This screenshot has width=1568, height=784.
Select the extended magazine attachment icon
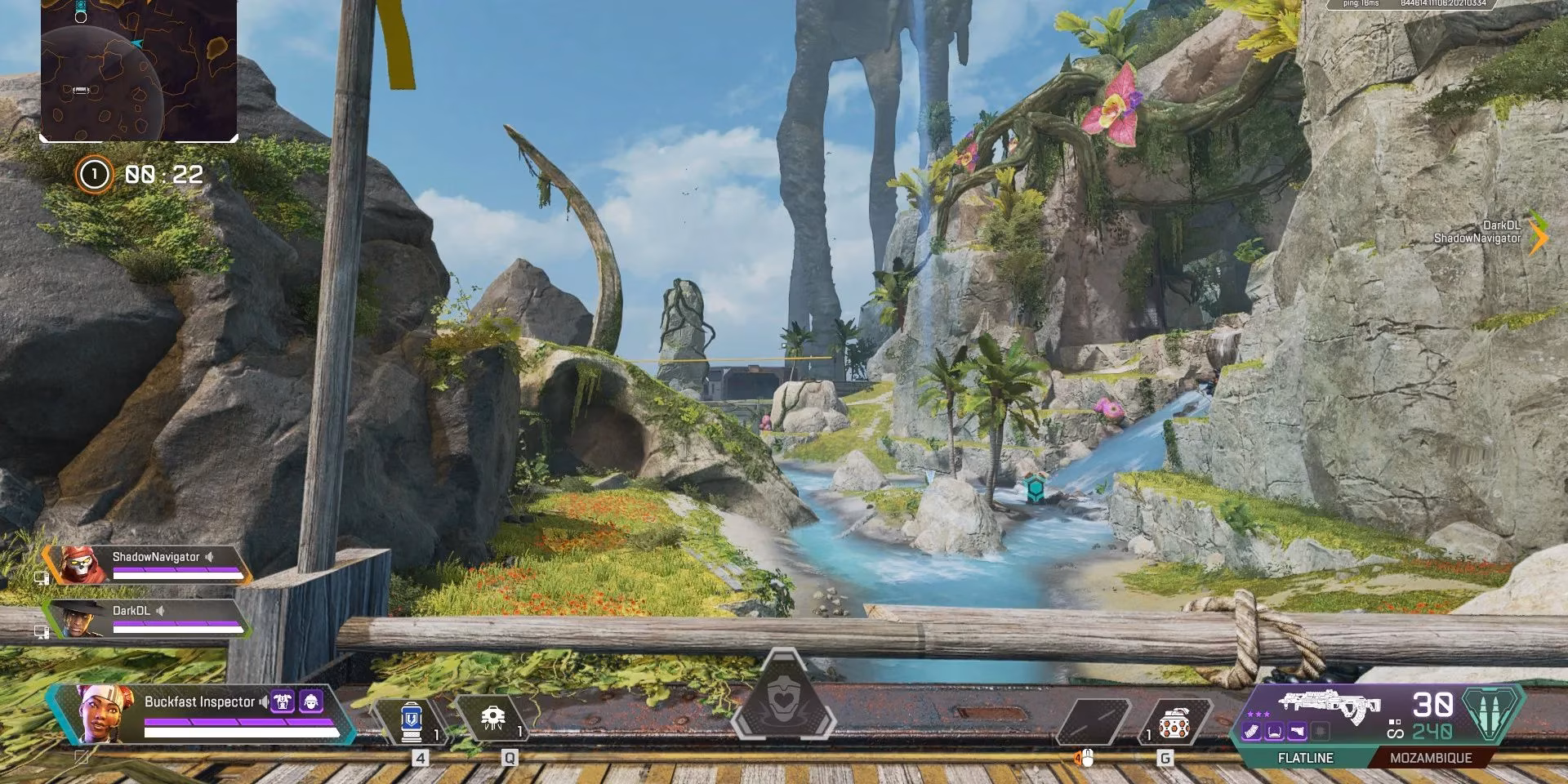pyautogui.click(x=1252, y=731)
